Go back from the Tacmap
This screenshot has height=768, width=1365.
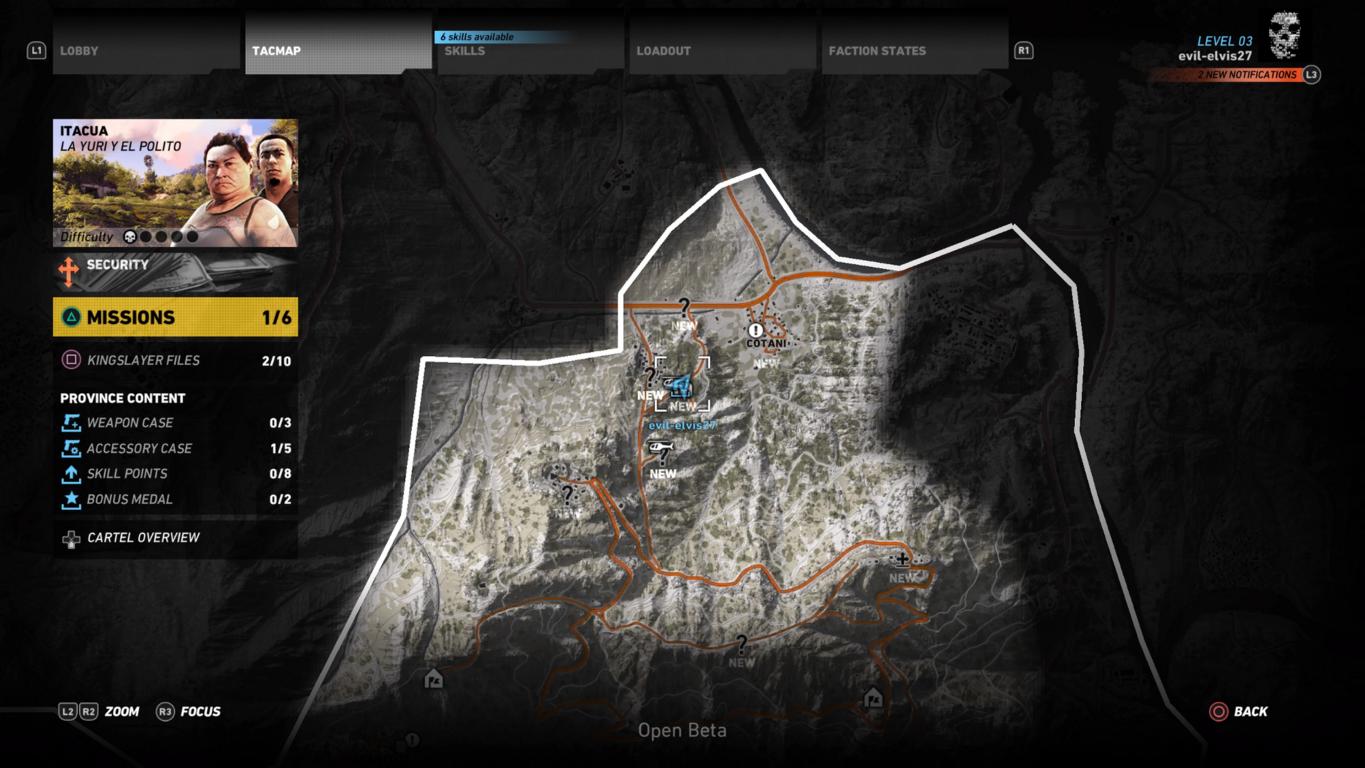(x=1238, y=712)
